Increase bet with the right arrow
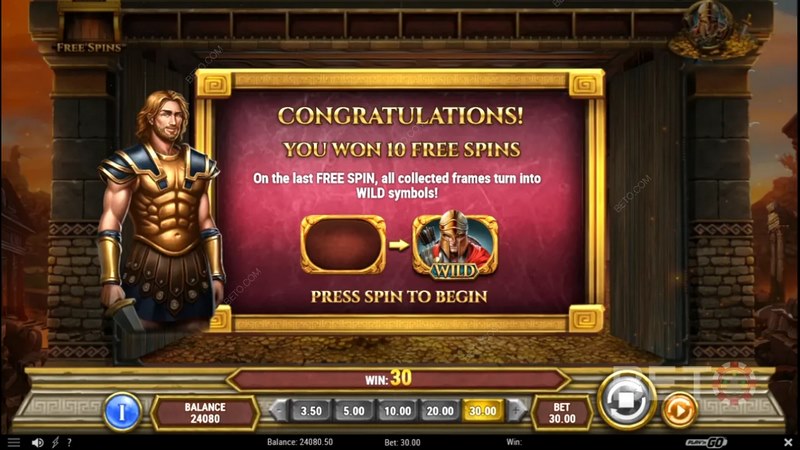800x450 pixels. (x=515, y=410)
